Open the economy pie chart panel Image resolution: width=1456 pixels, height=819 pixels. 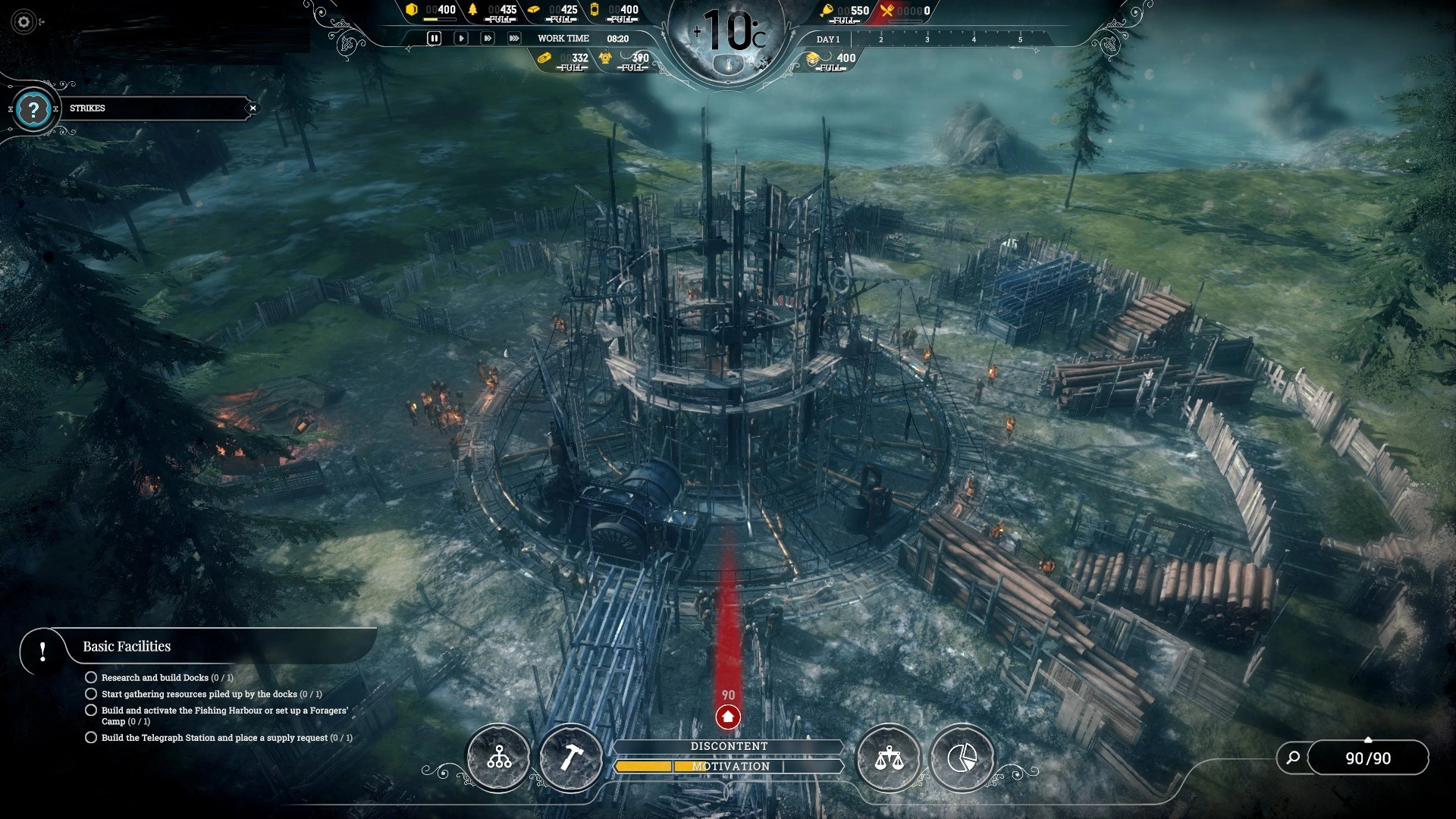(962, 758)
